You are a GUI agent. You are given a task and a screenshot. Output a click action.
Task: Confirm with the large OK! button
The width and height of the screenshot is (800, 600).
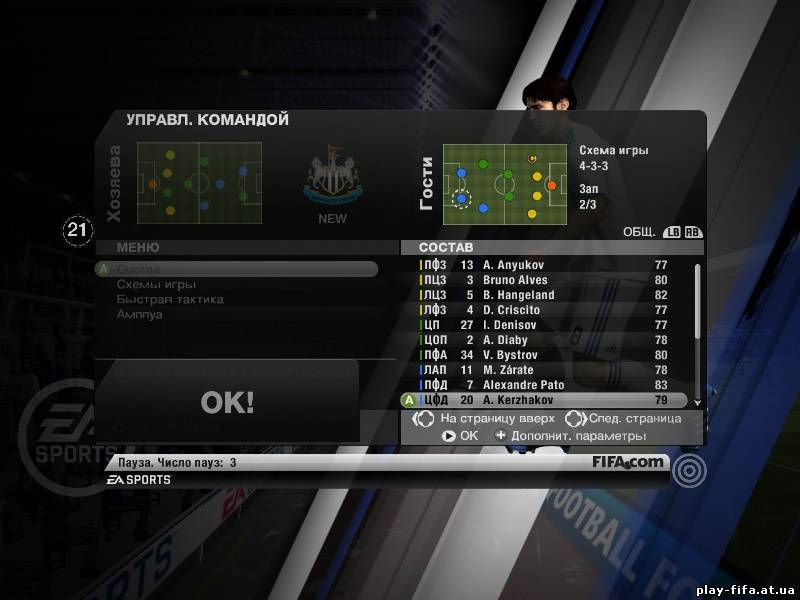click(x=227, y=402)
